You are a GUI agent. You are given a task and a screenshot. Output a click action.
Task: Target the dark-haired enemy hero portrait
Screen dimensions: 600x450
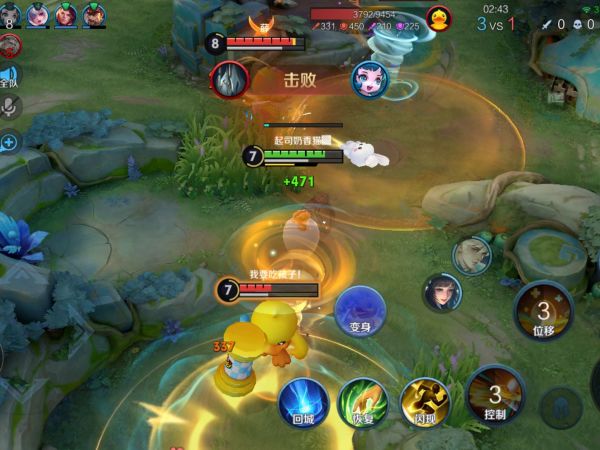(441, 293)
